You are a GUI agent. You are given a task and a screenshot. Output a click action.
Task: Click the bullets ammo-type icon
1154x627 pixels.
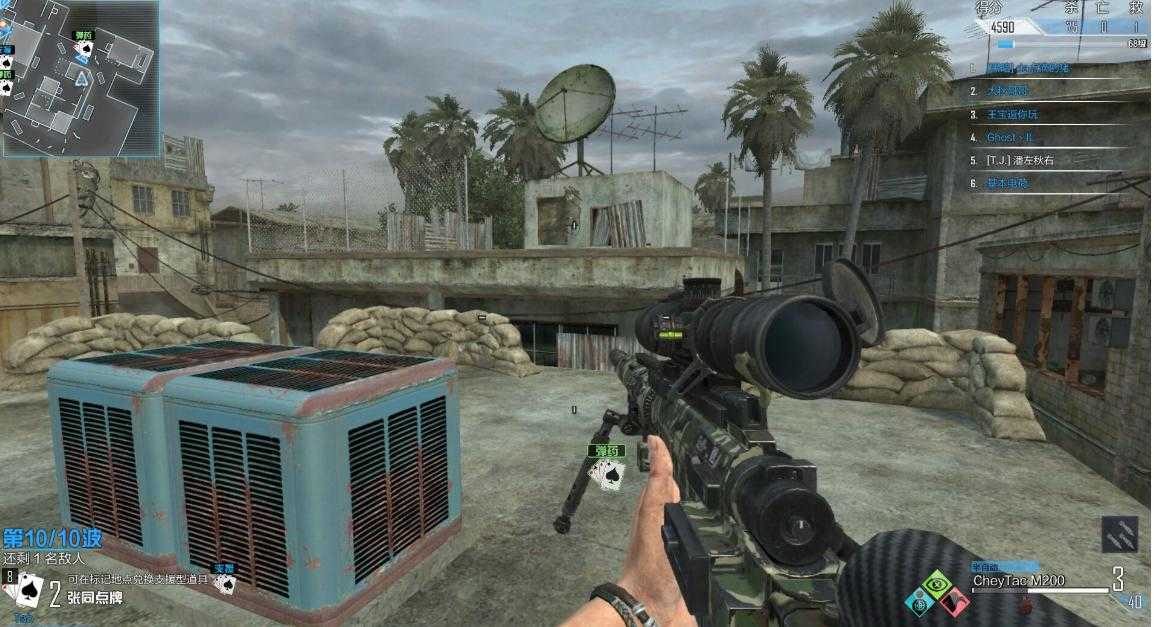(1119, 533)
